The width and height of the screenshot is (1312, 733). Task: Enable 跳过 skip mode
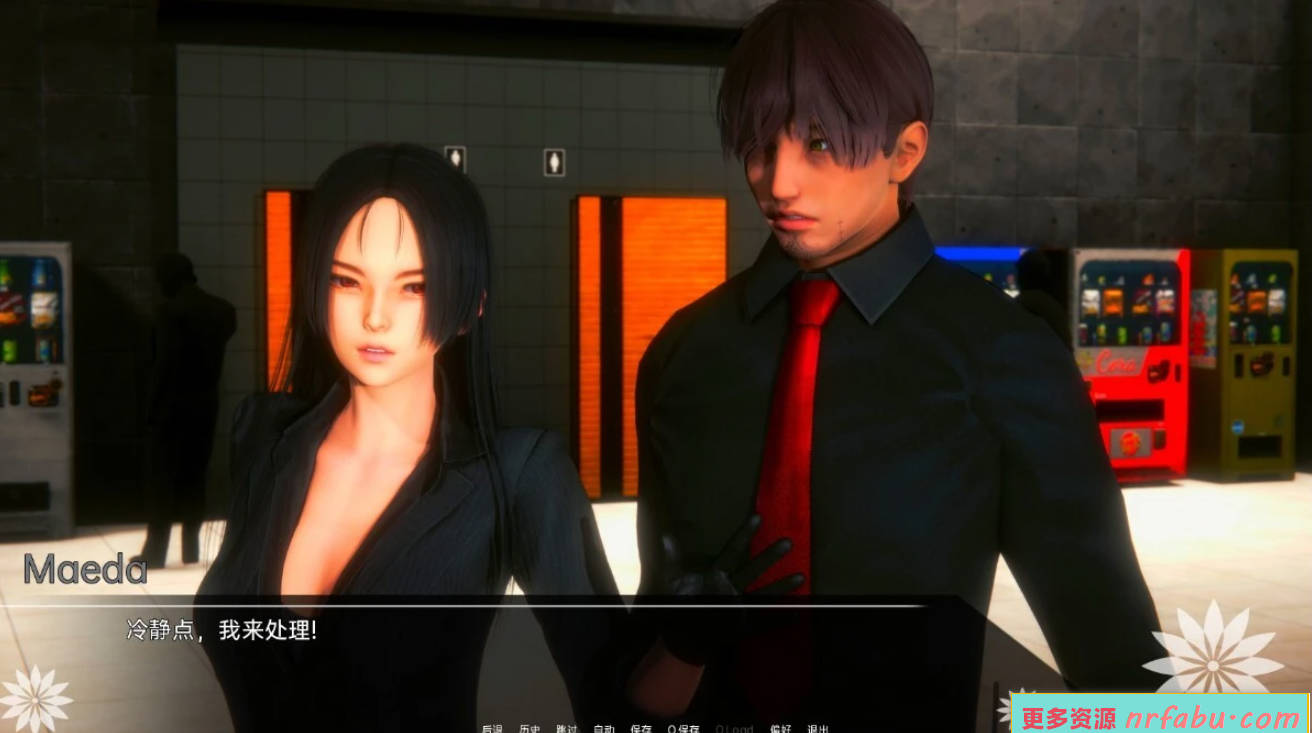[568, 727]
